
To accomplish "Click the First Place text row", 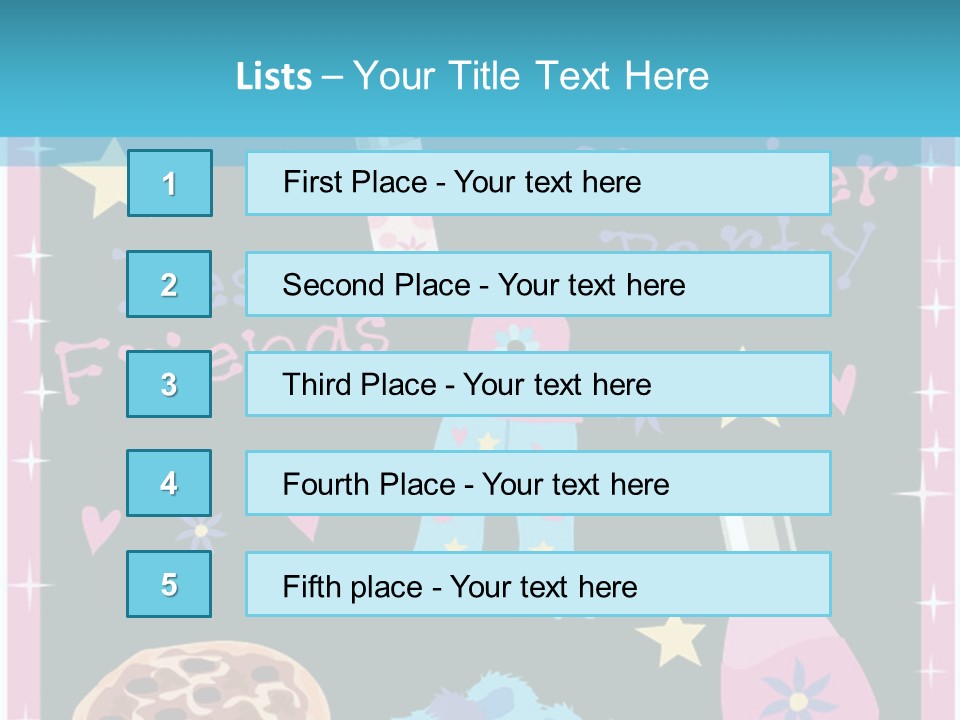I will coord(538,183).
